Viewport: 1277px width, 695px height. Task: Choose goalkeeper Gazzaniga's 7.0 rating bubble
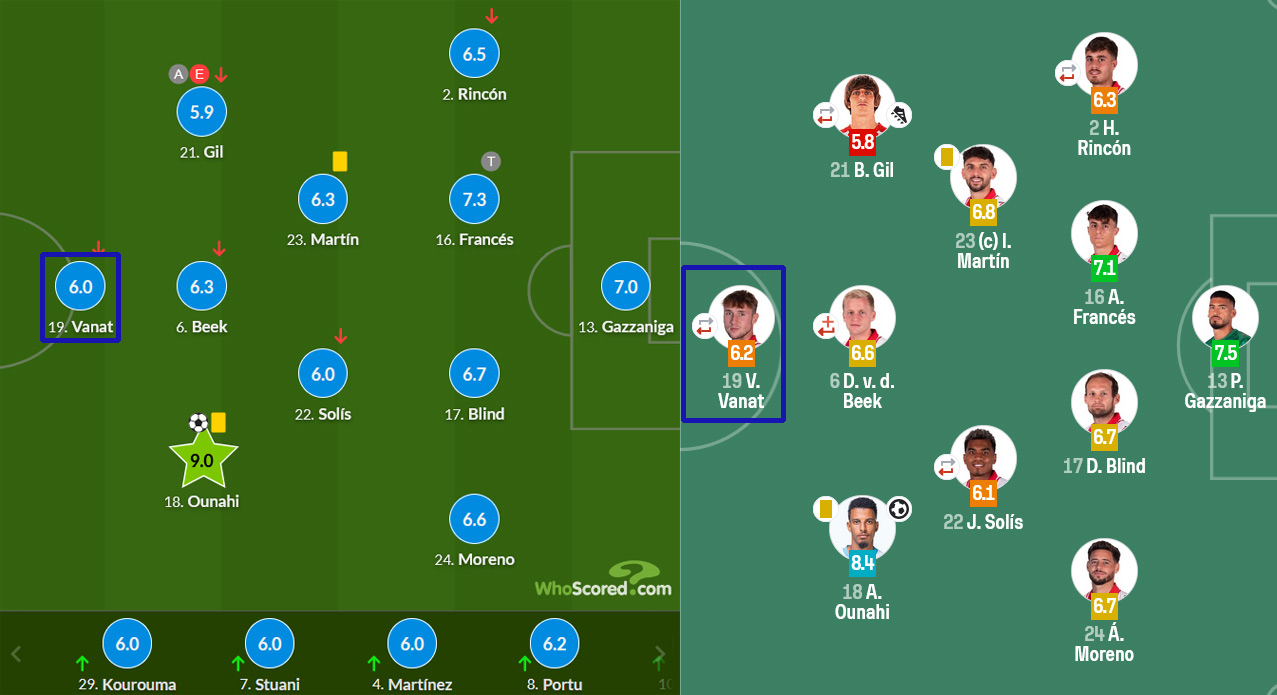[x=626, y=287]
